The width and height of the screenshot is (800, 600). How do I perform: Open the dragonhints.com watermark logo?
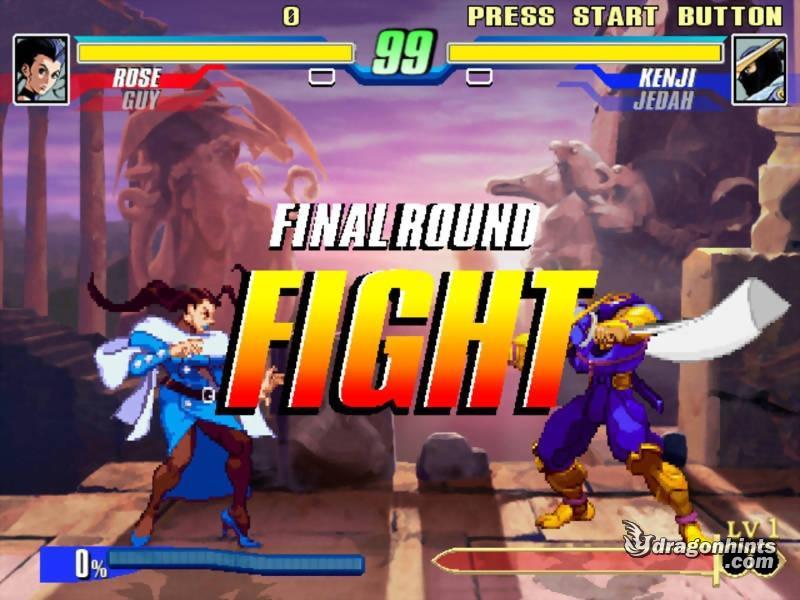coord(701,551)
